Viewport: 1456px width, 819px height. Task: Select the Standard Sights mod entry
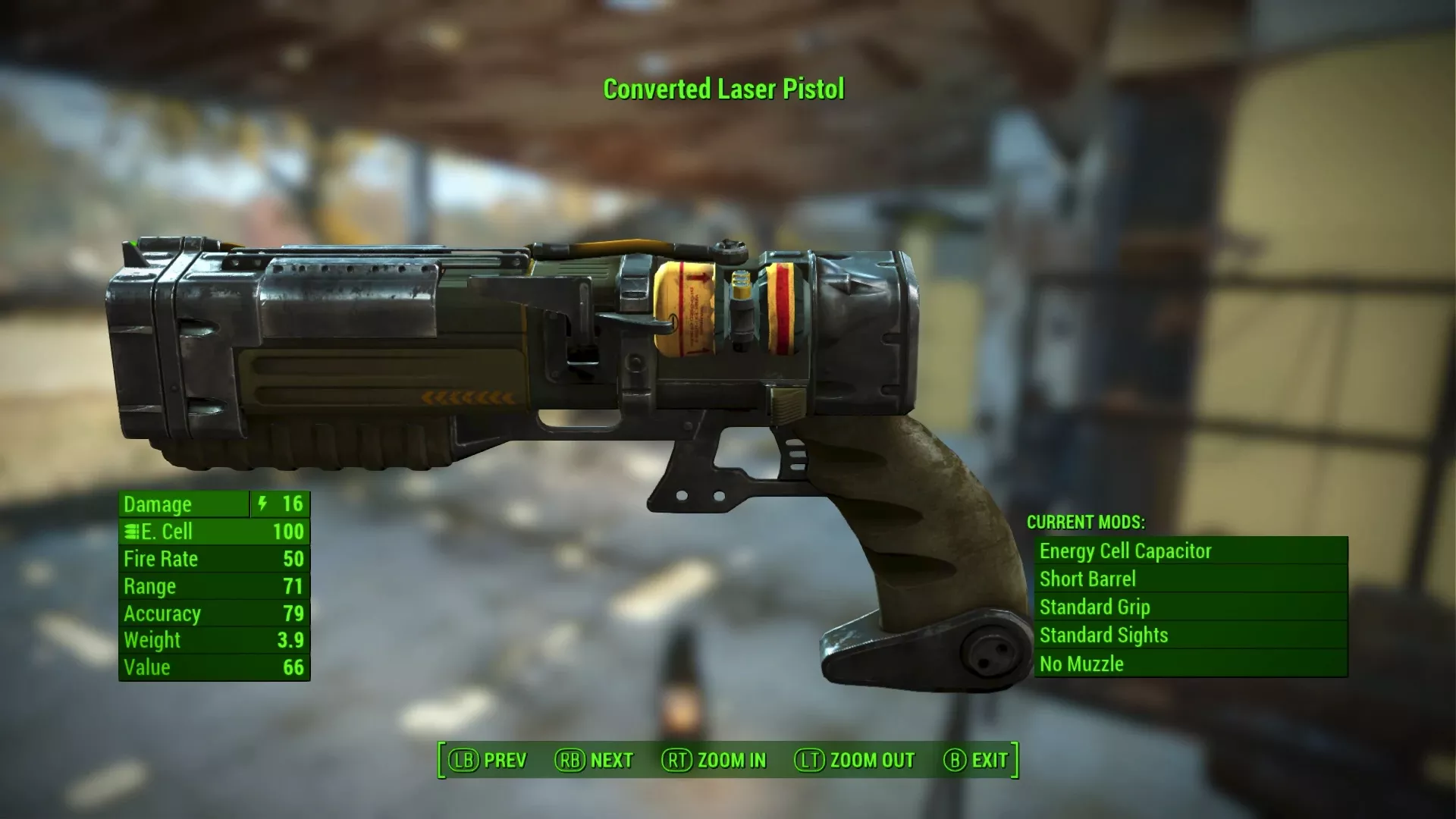point(1191,635)
